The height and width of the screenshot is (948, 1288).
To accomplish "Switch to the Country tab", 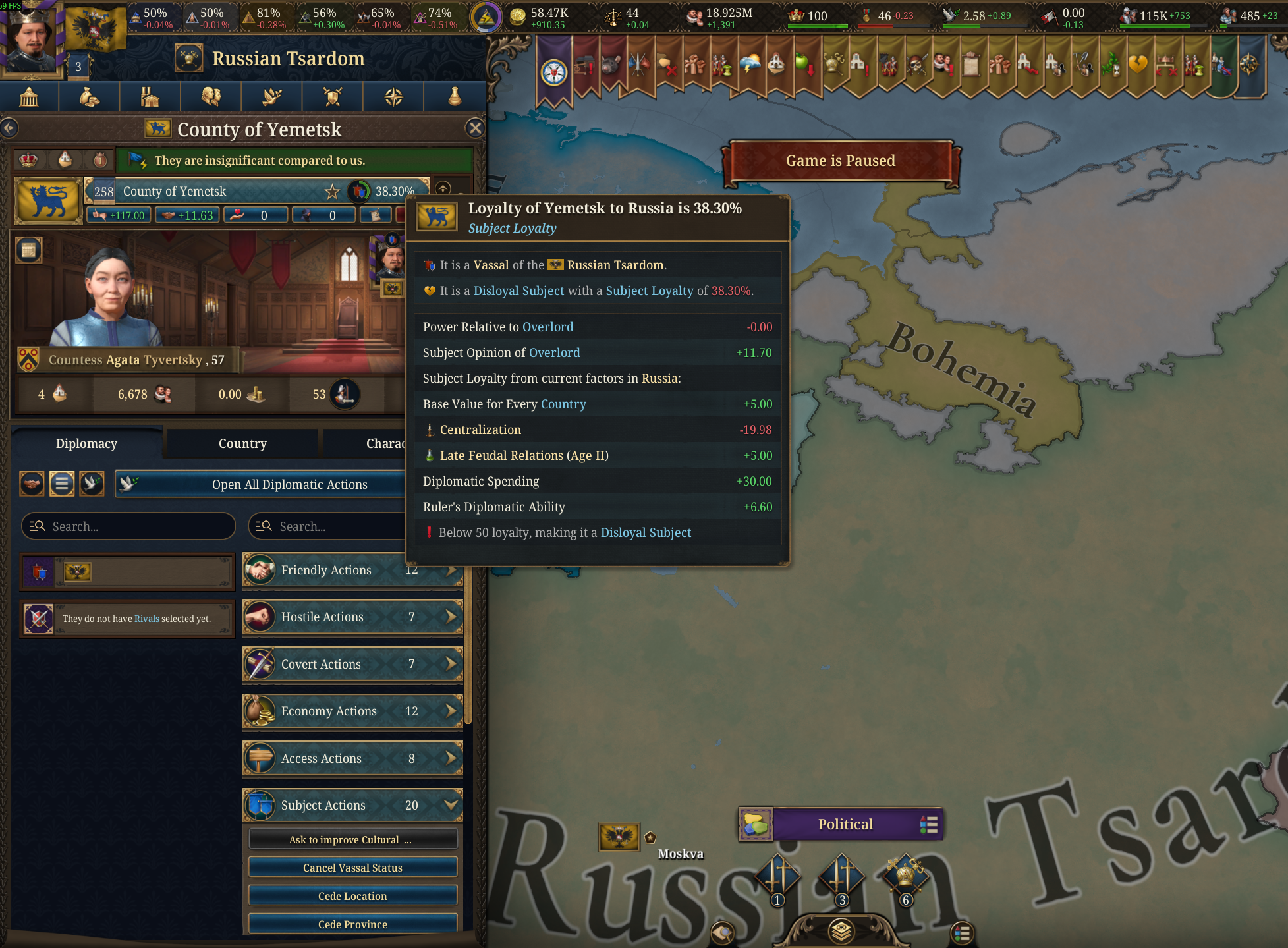I will point(242,443).
